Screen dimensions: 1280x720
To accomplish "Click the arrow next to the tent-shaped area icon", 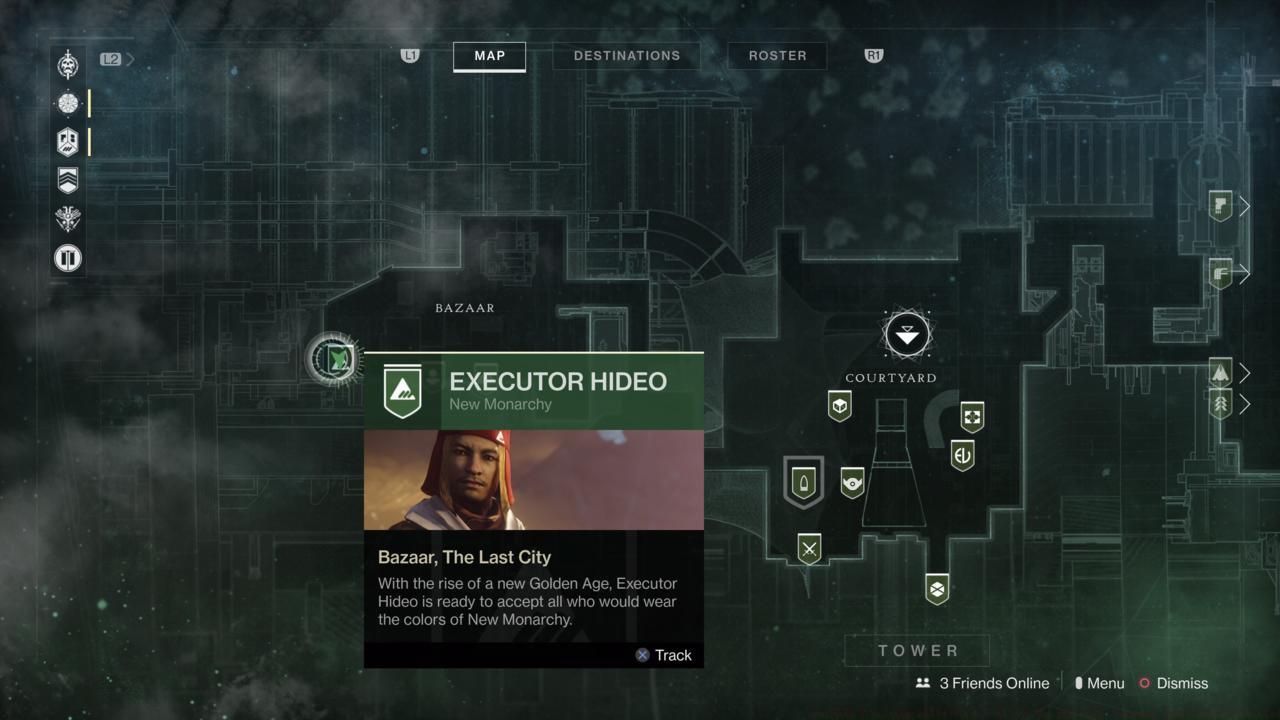I will click(1245, 373).
